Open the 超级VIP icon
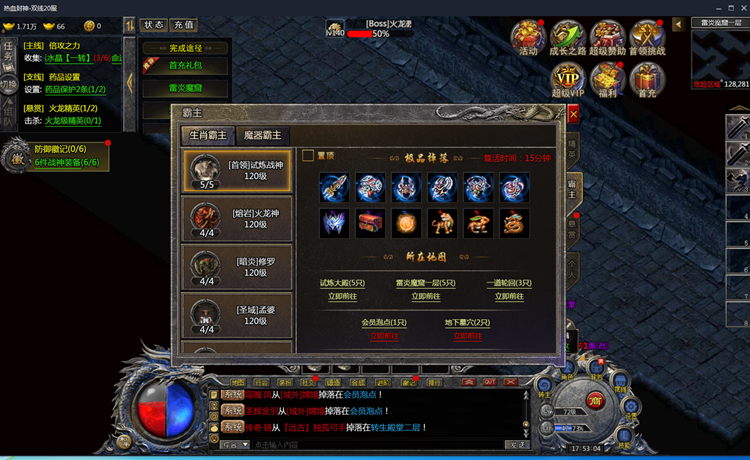Viewport: 750px width, 460px height. pos(568,80)
